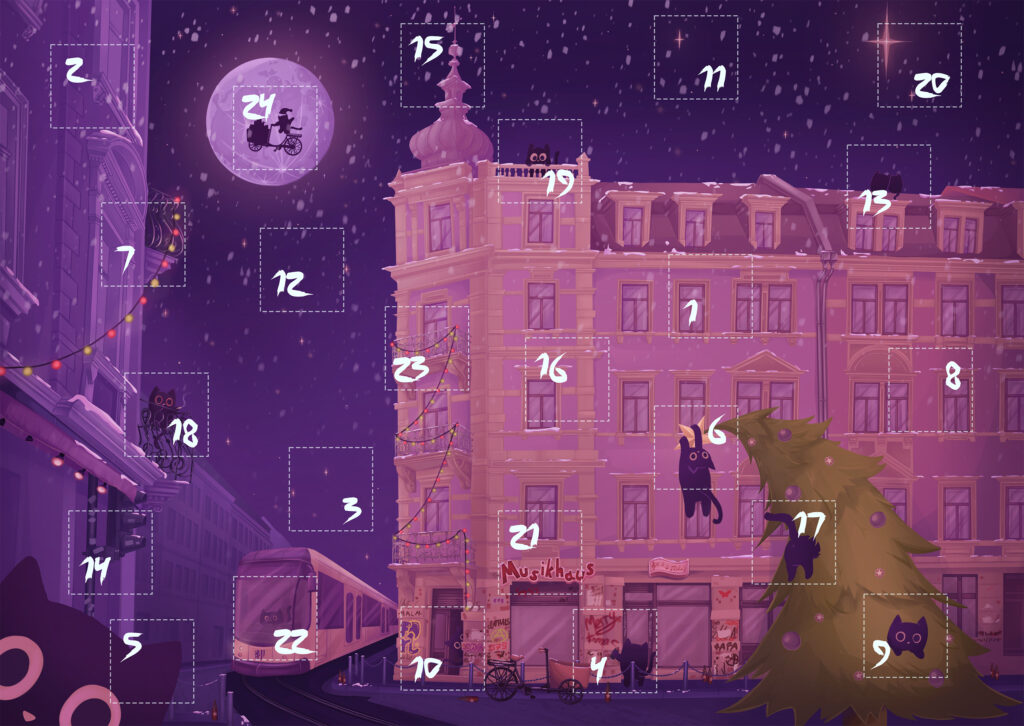Screen dimensions: 1024x726
Task: Open door 9 on the Christmas tree
Action: [904, 636]
